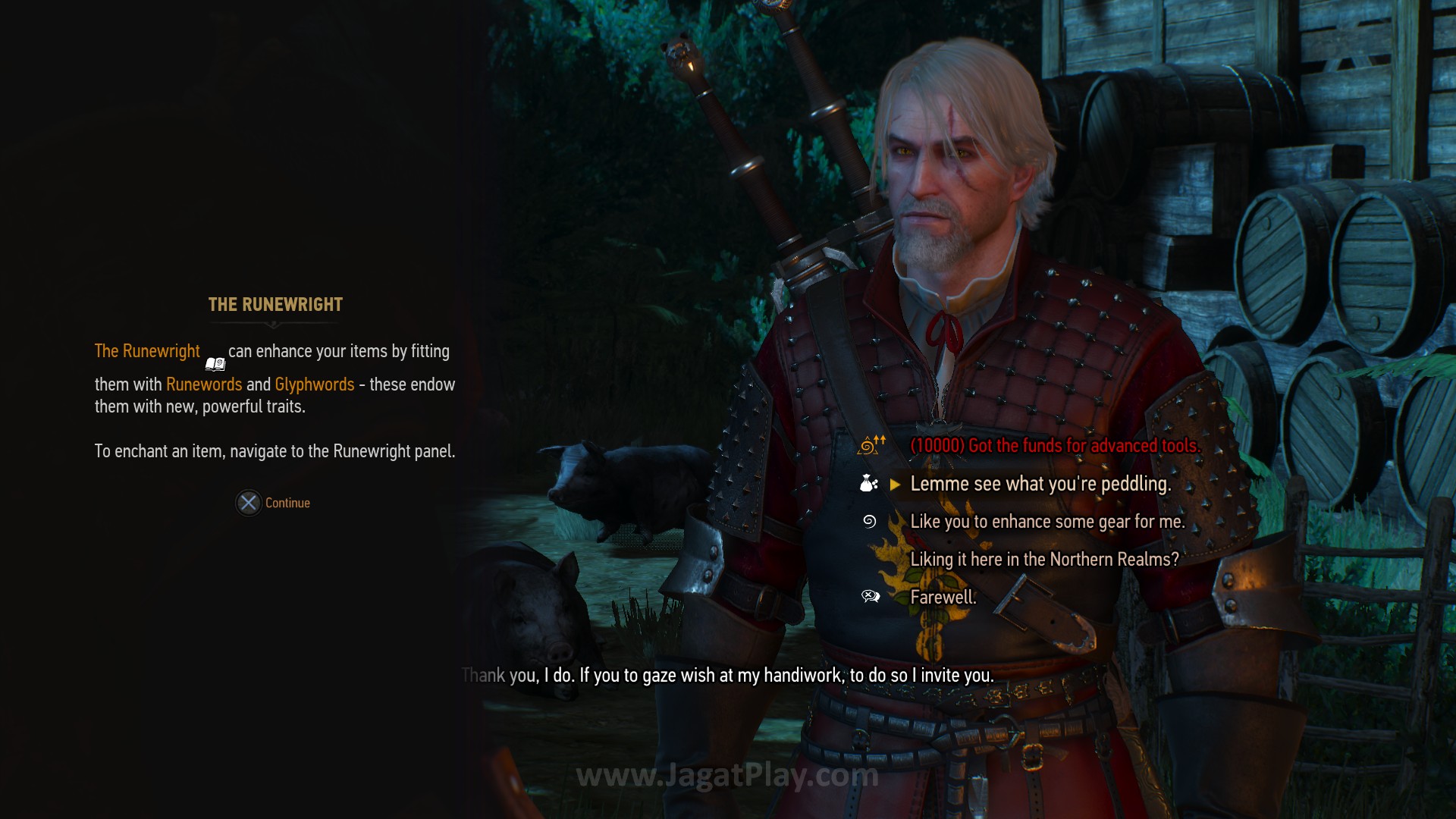
Task: Open the Glyphwords glossary link
Action: (313, 384)
